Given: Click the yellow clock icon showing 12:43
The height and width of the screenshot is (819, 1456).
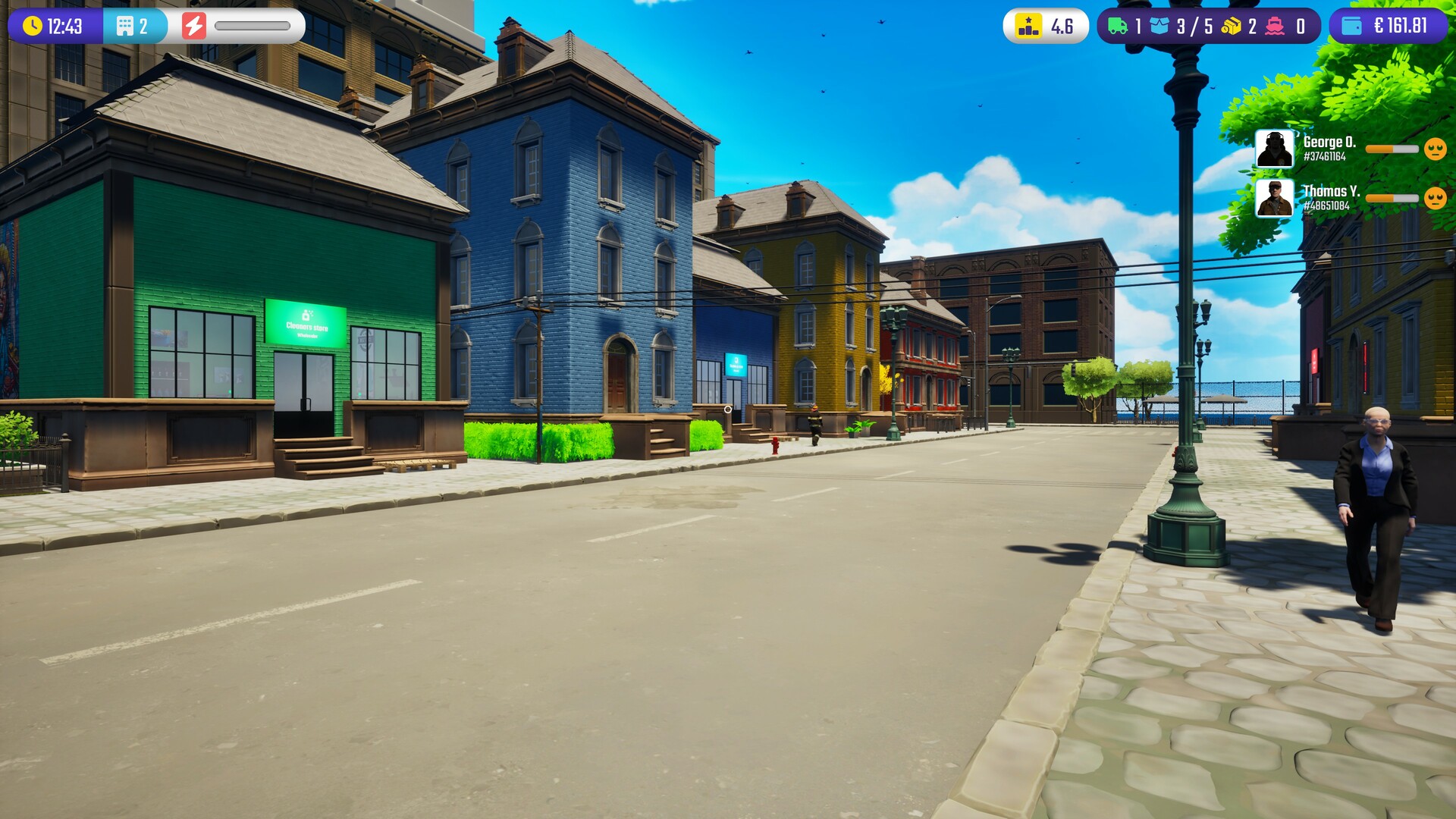Looking at the screenshot, I should [x=33, y=24].
